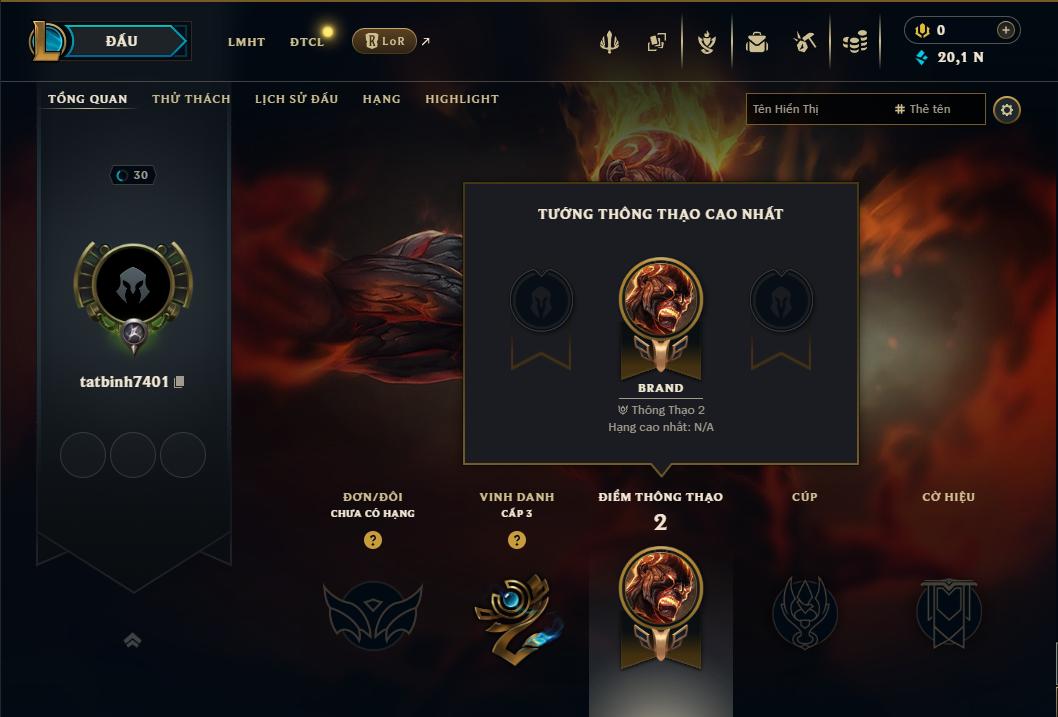Select the VINH DANH honor emblem

[x=517, y=614]
